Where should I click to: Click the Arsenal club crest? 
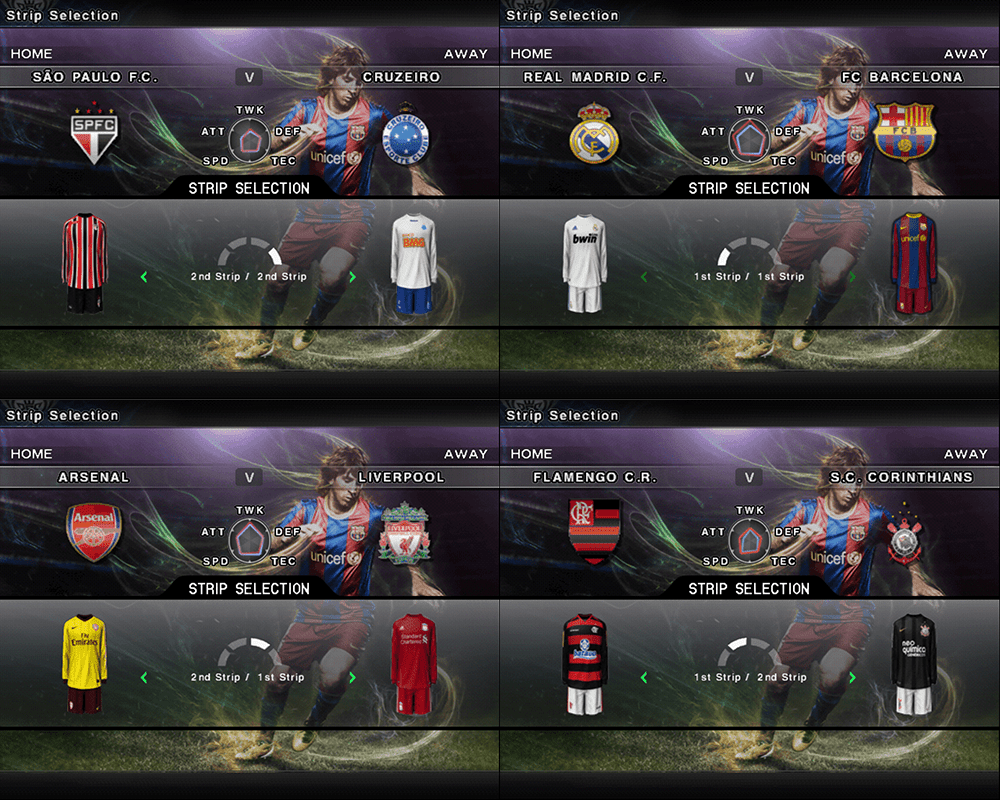pyautogui.click(x=92, y=531)
